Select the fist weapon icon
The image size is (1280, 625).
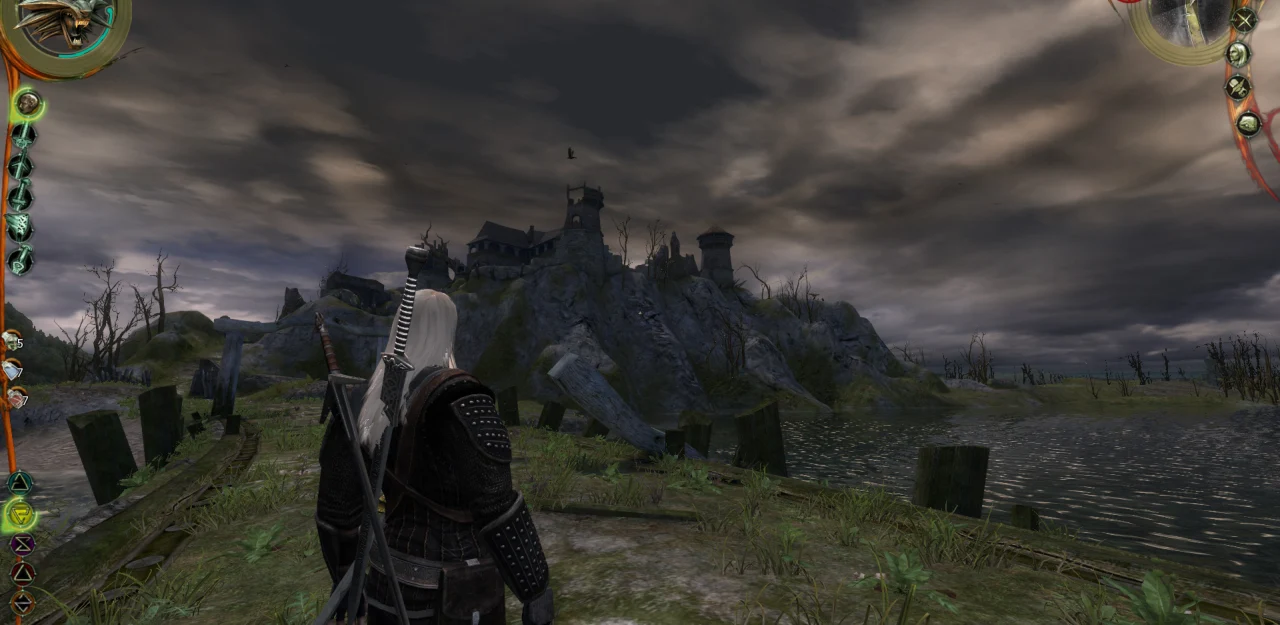pos(27,102)
